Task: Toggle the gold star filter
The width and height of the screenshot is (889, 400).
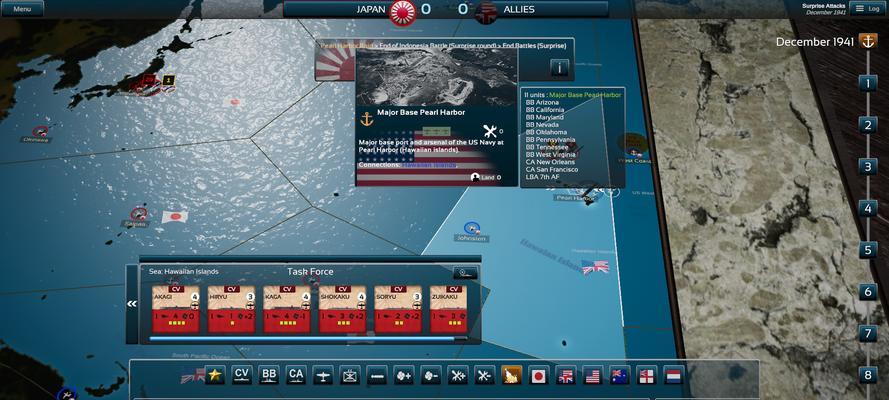Action: pos(214,375)
